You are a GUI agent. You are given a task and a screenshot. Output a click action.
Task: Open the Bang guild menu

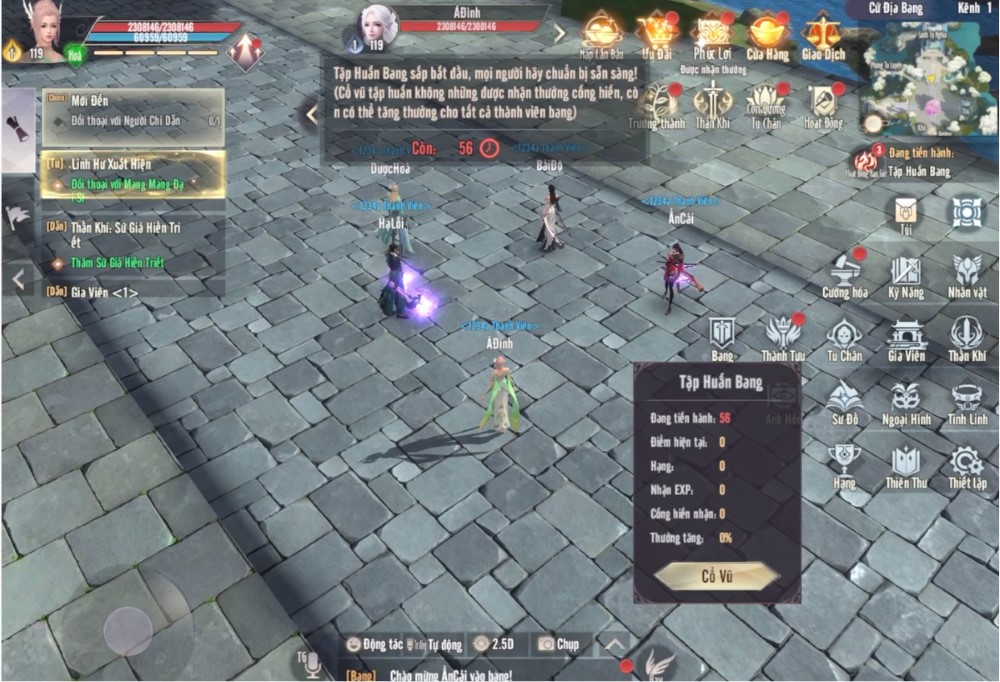(722, 337)
